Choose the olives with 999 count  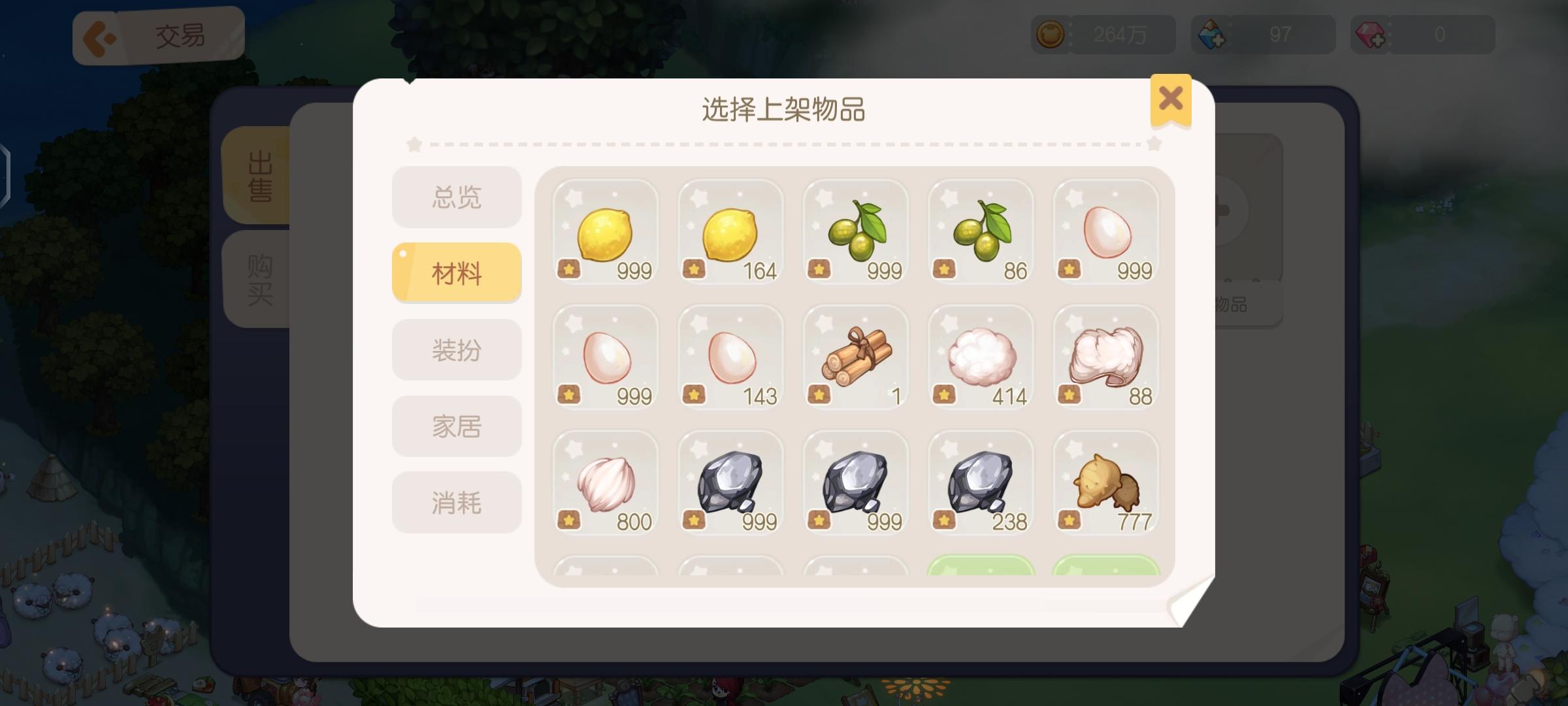(x=855, y=235)
